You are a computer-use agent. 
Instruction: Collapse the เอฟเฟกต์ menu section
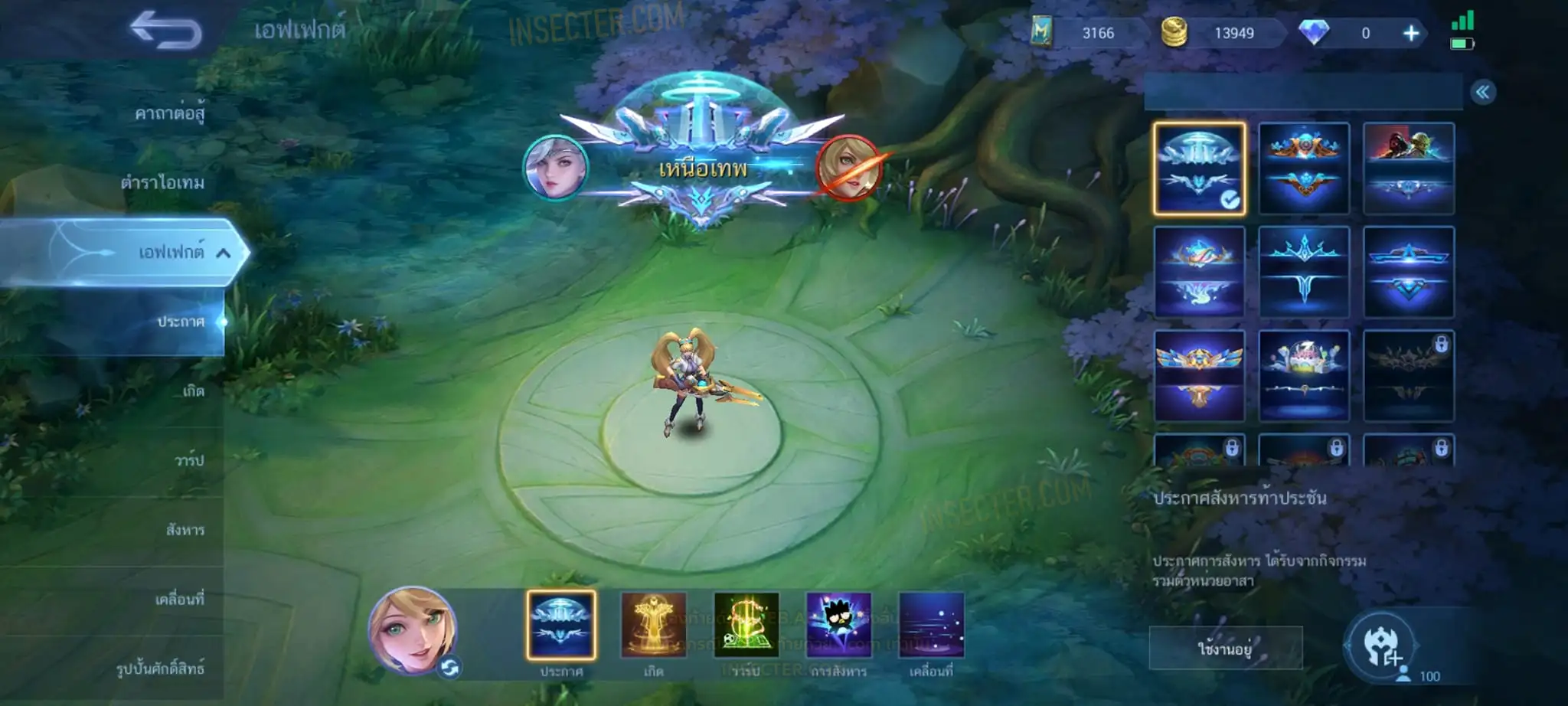(x=223, y=252)
